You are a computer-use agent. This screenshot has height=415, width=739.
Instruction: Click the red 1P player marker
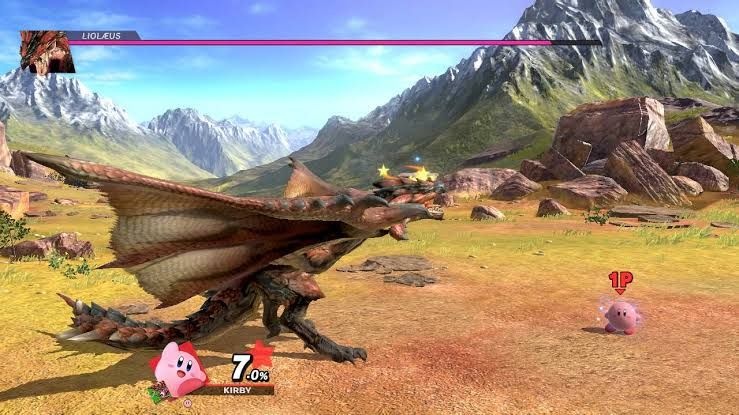tap(620, 281)
